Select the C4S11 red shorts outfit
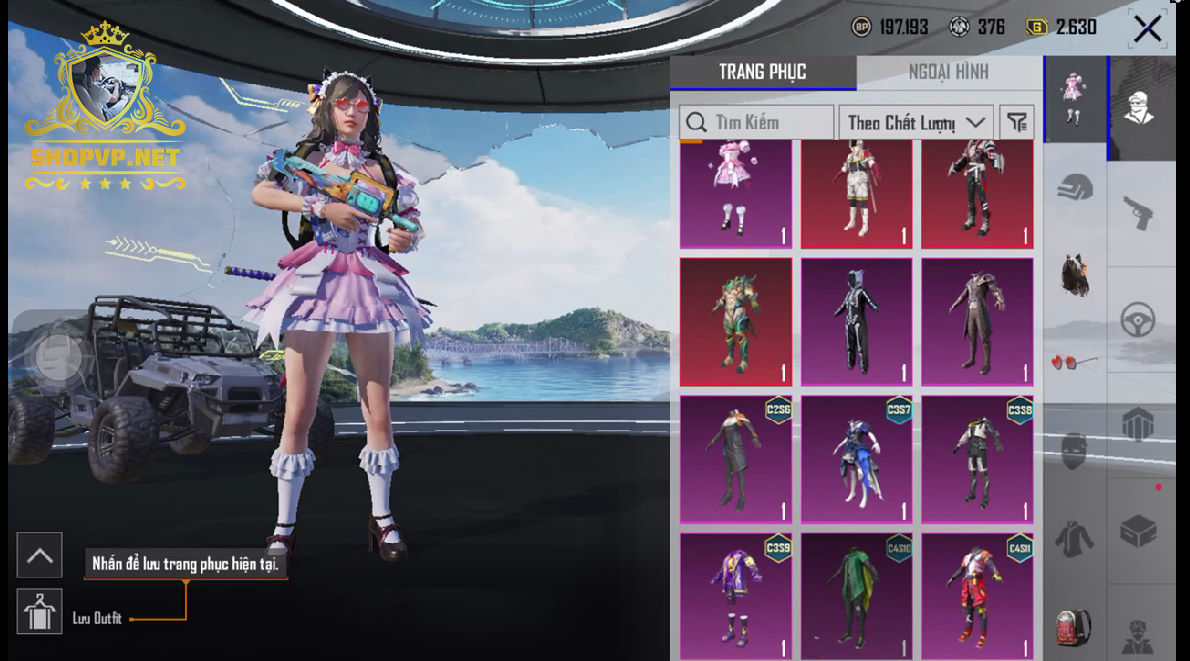 977,595
